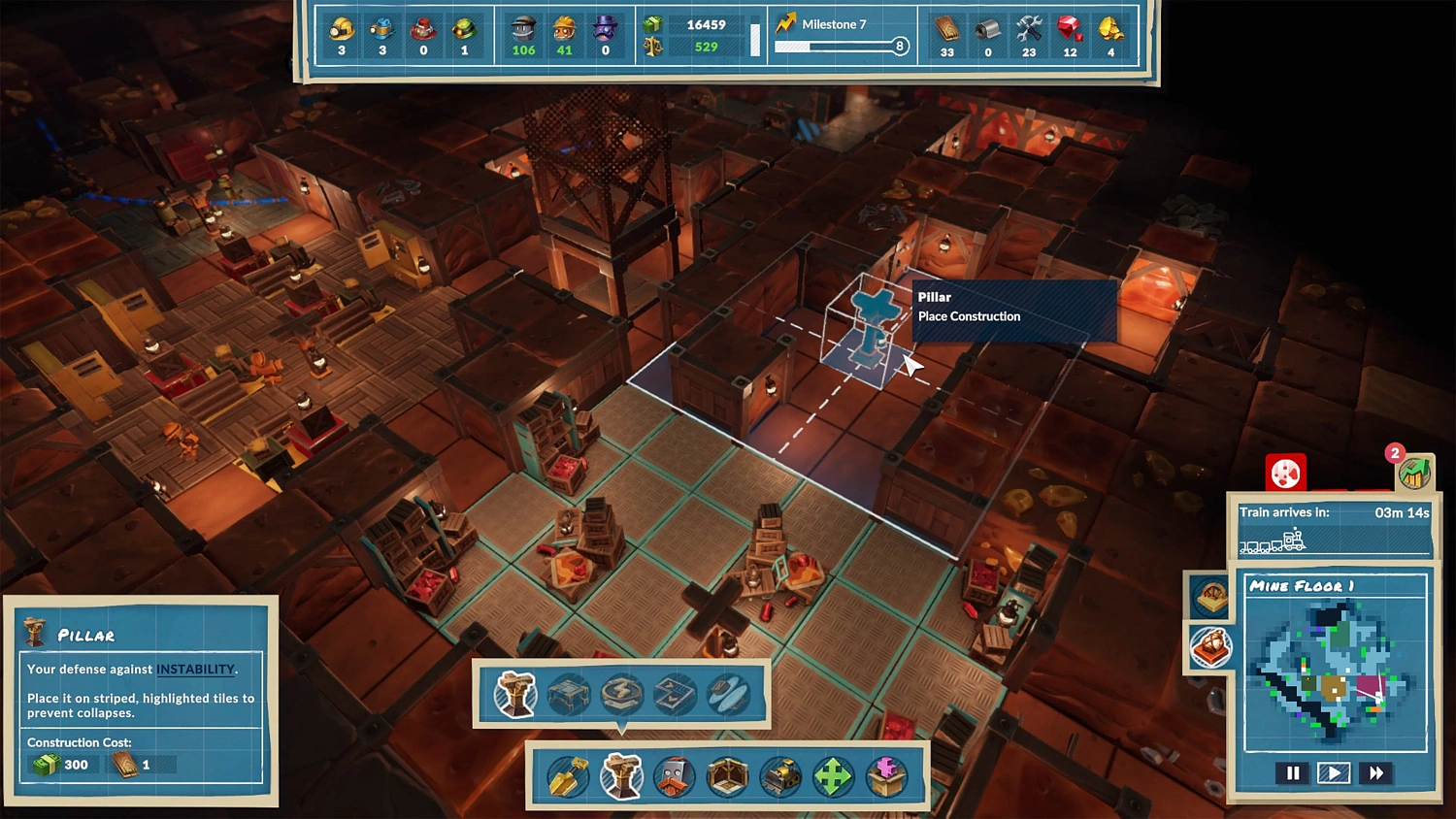1456x819 pixels.
Task: Enable fast-forward game speed
Action: tap(1376, 772)
